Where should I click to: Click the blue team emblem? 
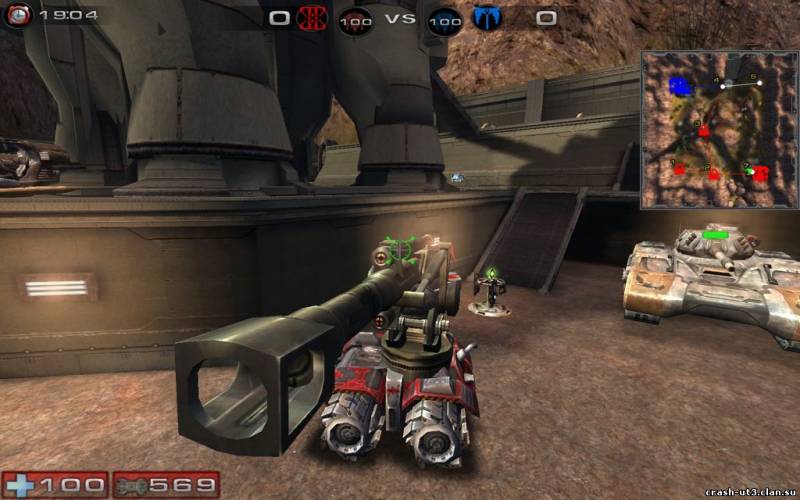487,17
